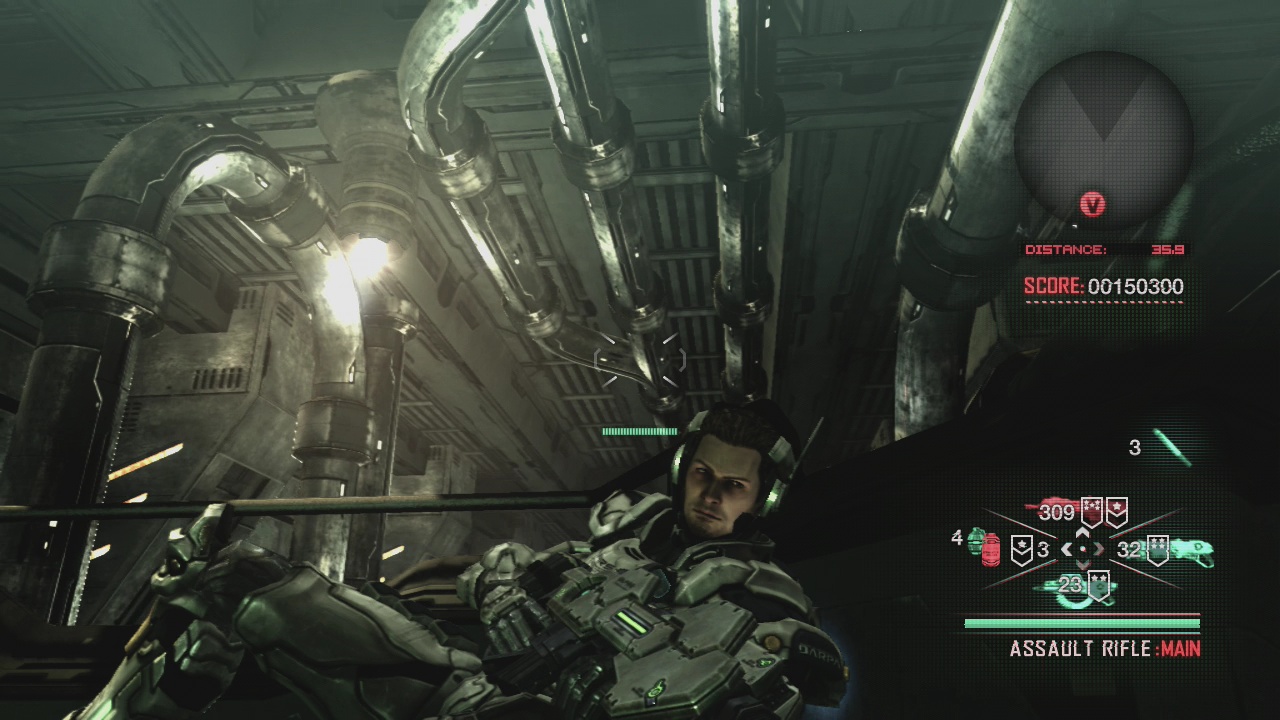Click the green melee stick icon
1280x720 pixels.
point(1171,447)
